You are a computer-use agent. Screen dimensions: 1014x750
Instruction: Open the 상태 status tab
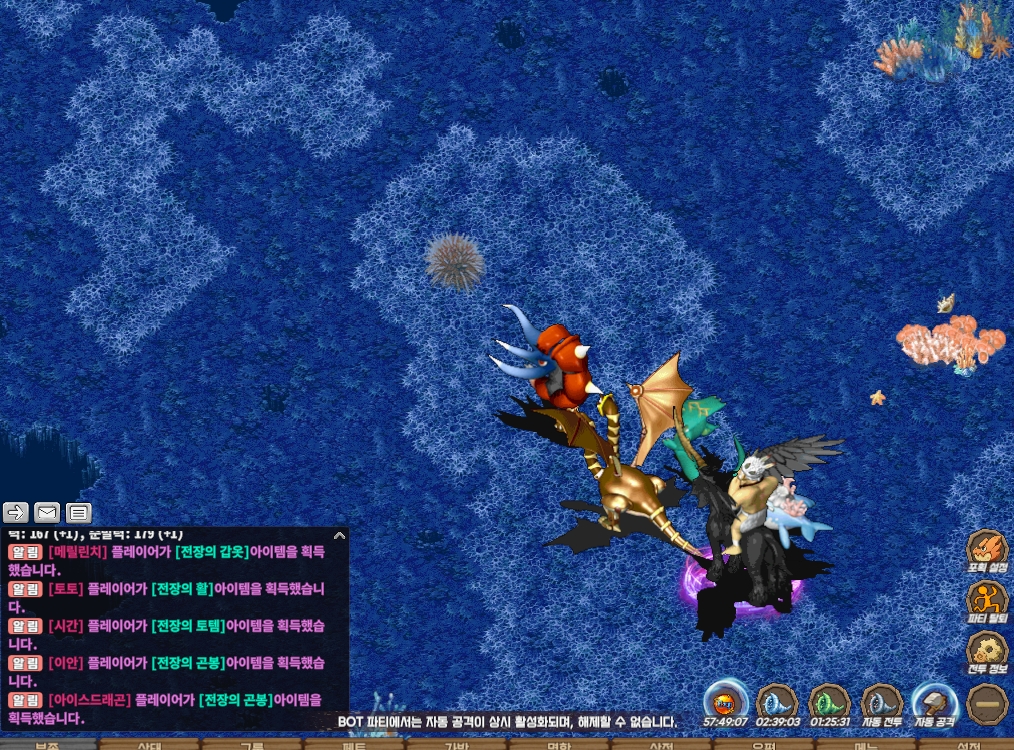tap(150, 745)
